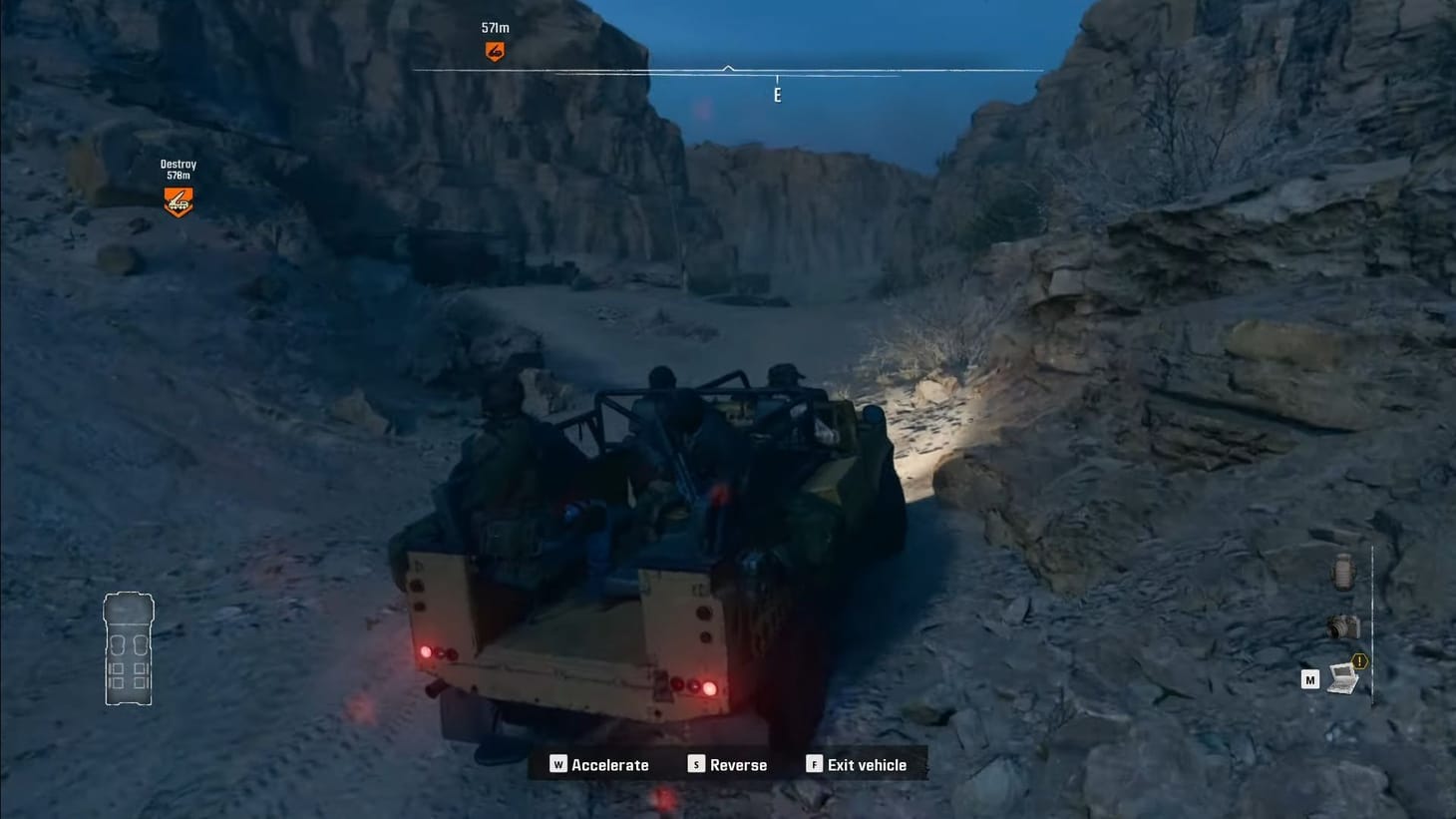Screen dimensions: 1456x819
Task: Click the Destroy 578m objective label
Action: point(178,170)
